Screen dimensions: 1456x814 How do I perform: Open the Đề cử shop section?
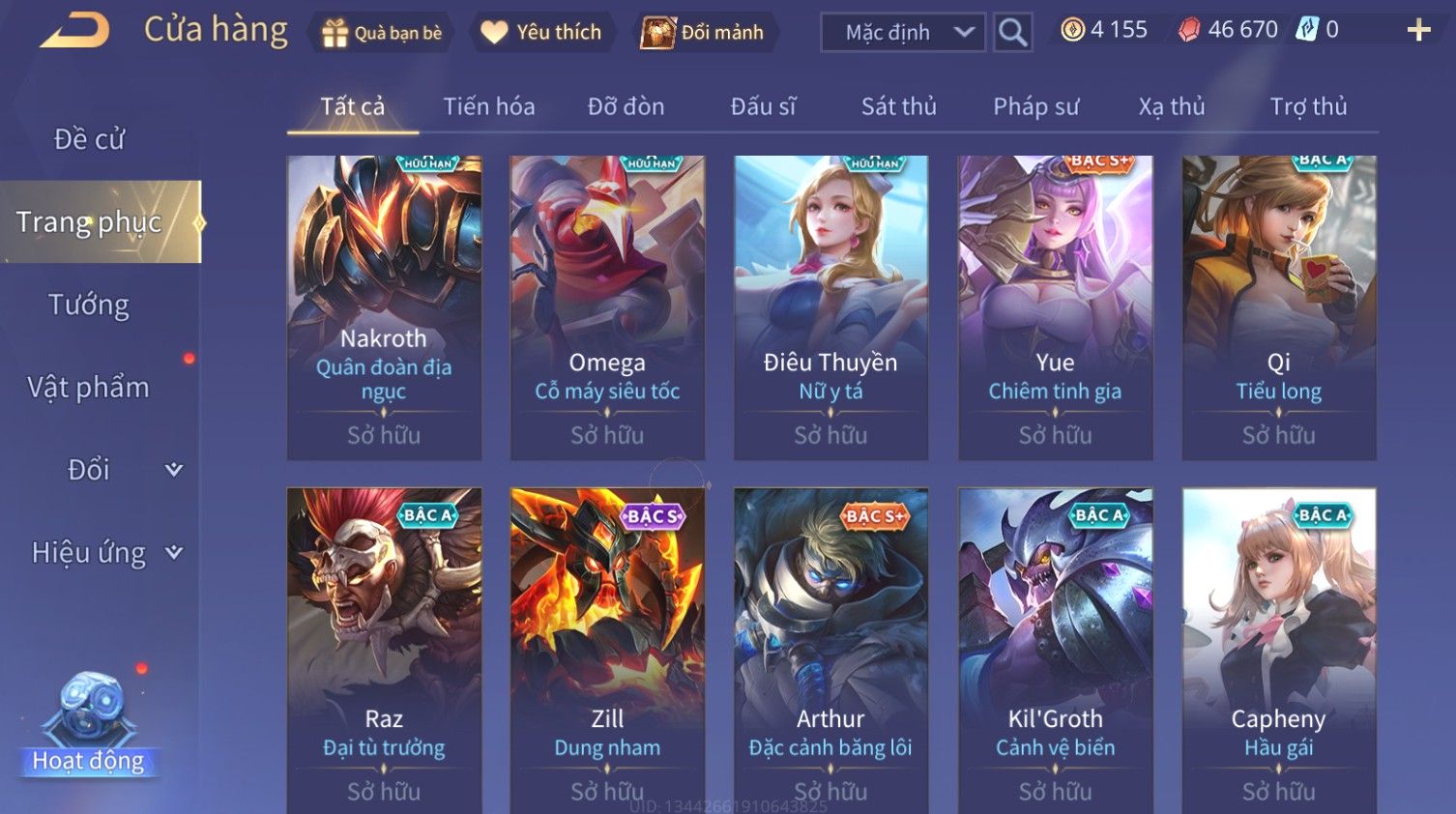(x=89, y=139)
